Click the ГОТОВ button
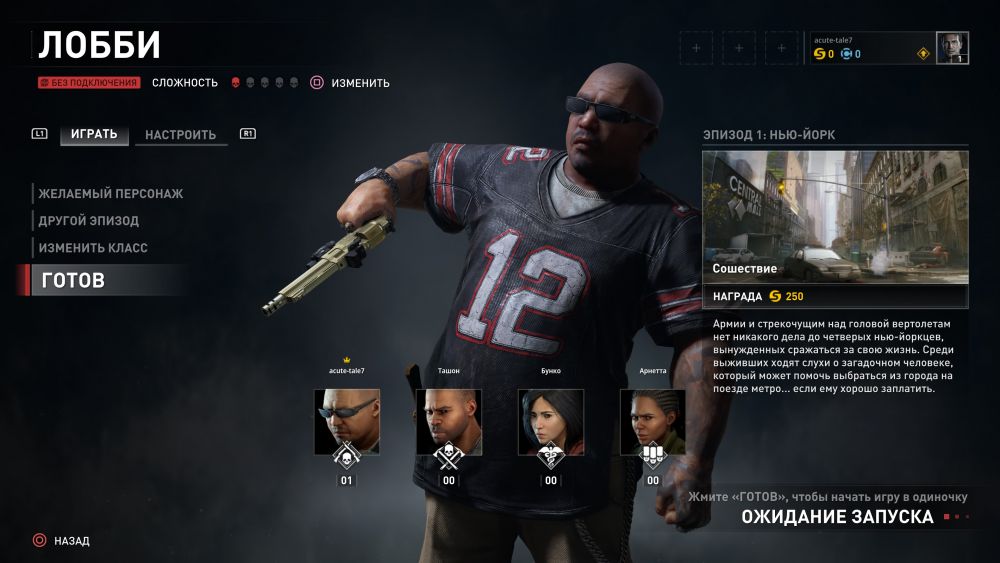The width and height of the screenshot is (1000, 563). pyautogui.click(x=73, y=281)
